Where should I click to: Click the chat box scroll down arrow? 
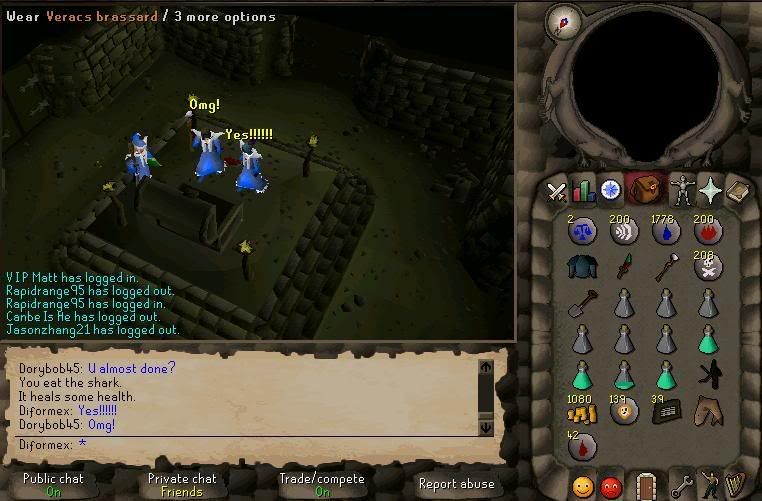[487, 427]
